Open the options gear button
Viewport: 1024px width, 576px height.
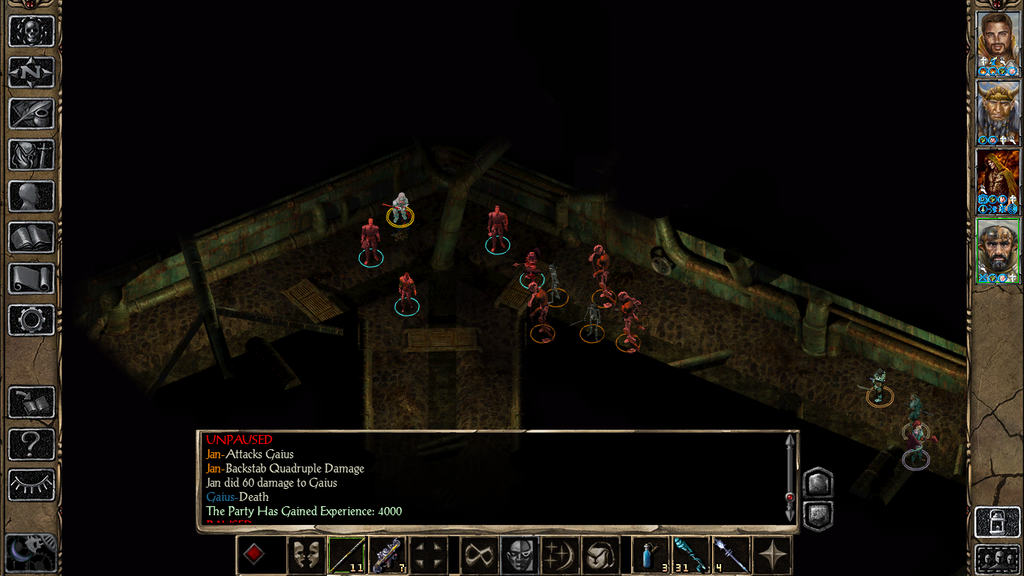click(31, 320)
